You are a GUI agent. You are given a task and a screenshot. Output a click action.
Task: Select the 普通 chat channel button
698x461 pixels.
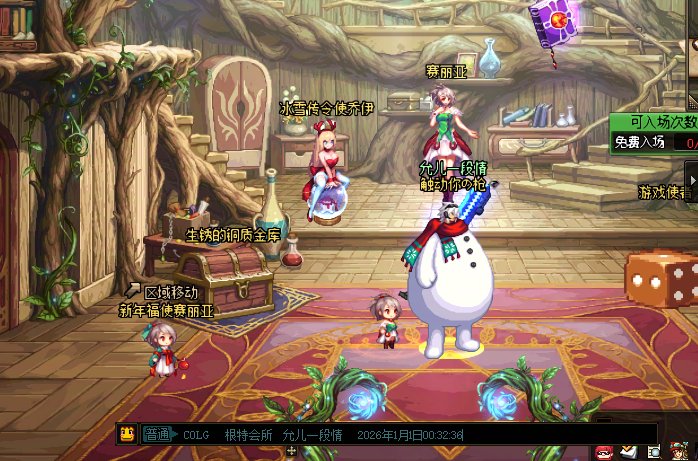pyautogui.click(x=157, y=435)
